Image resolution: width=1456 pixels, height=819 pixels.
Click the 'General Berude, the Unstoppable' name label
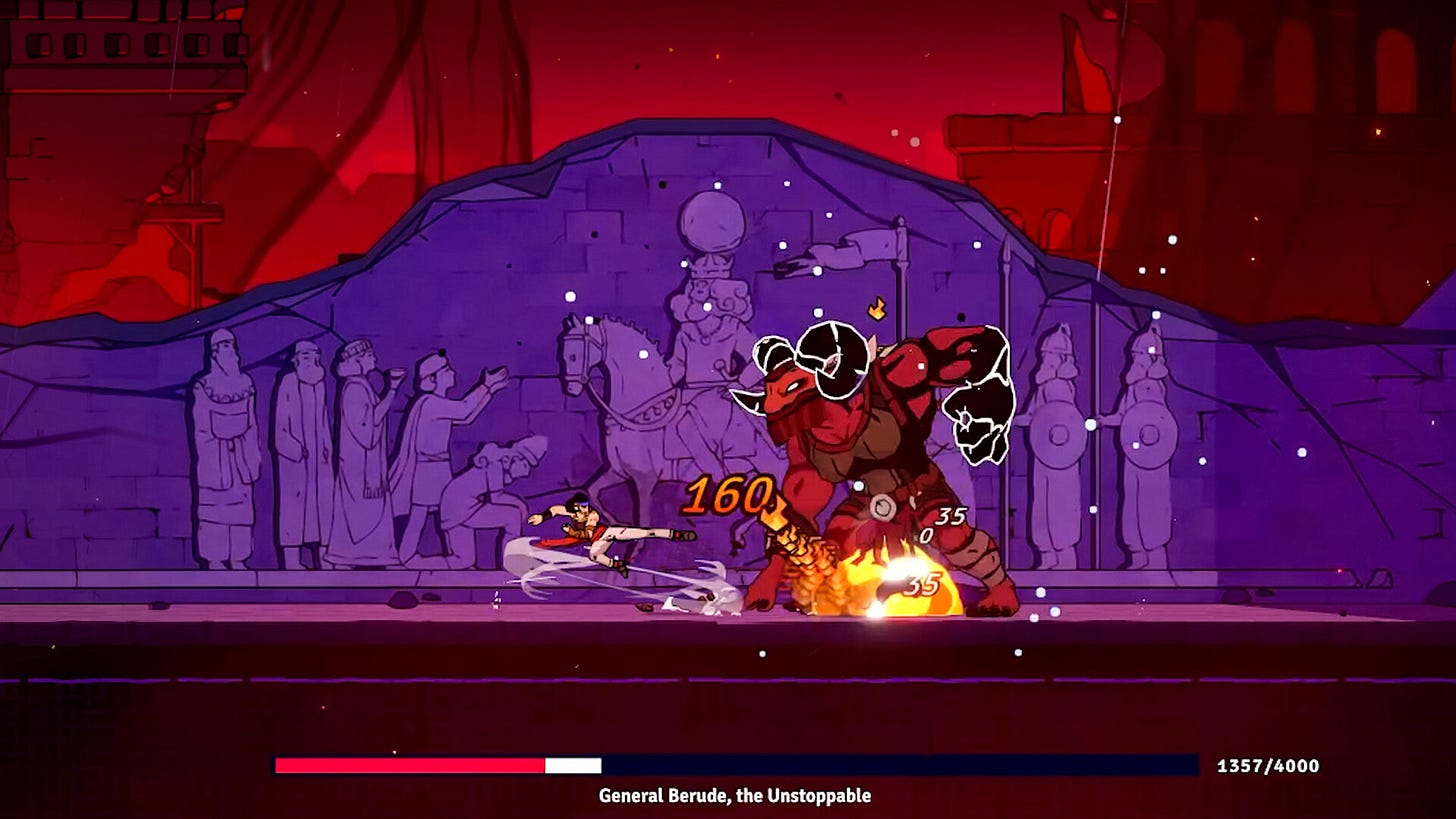point(734,797)
